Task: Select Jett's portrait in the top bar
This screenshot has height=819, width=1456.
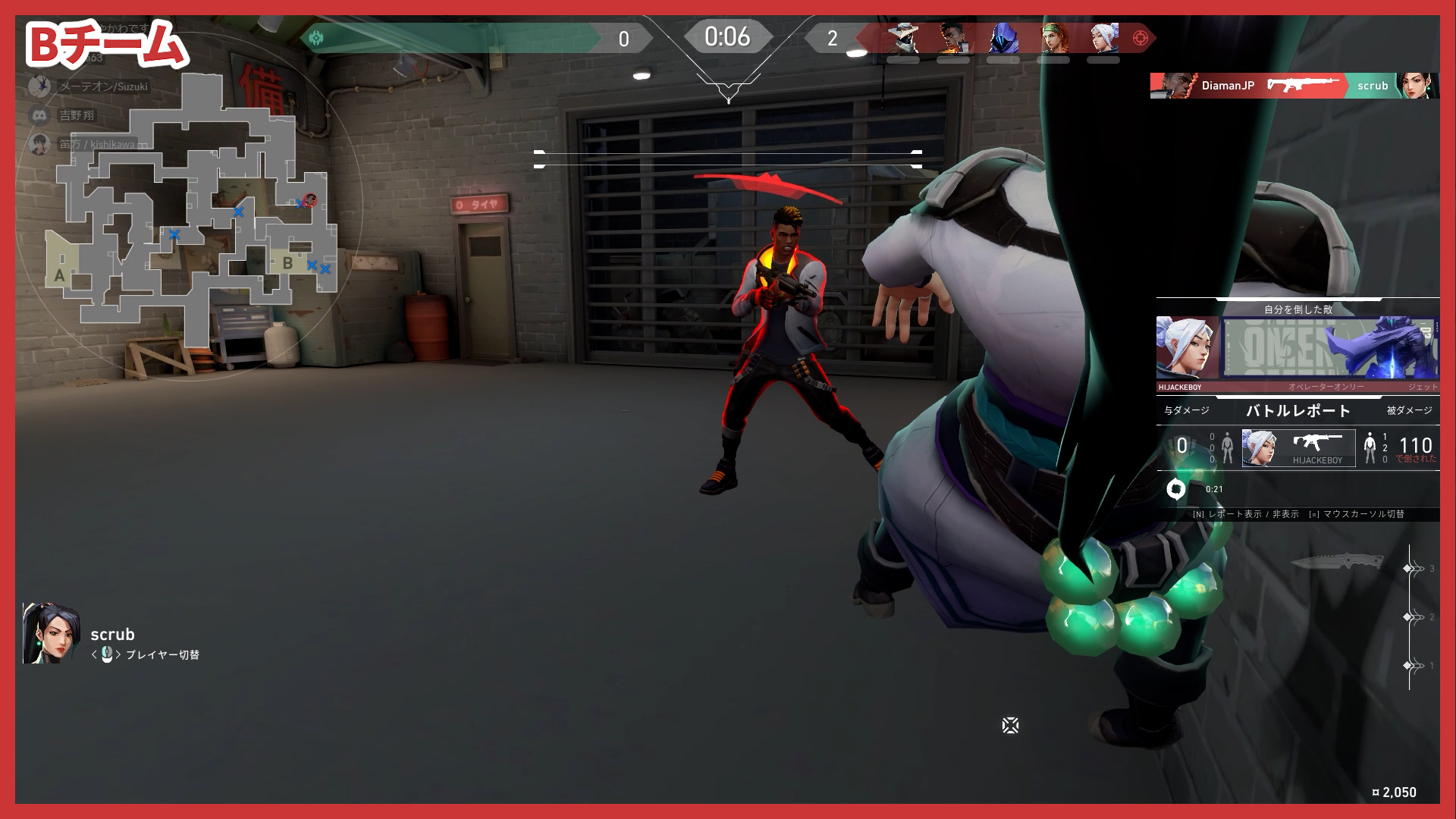Action: pos(1103,38)
